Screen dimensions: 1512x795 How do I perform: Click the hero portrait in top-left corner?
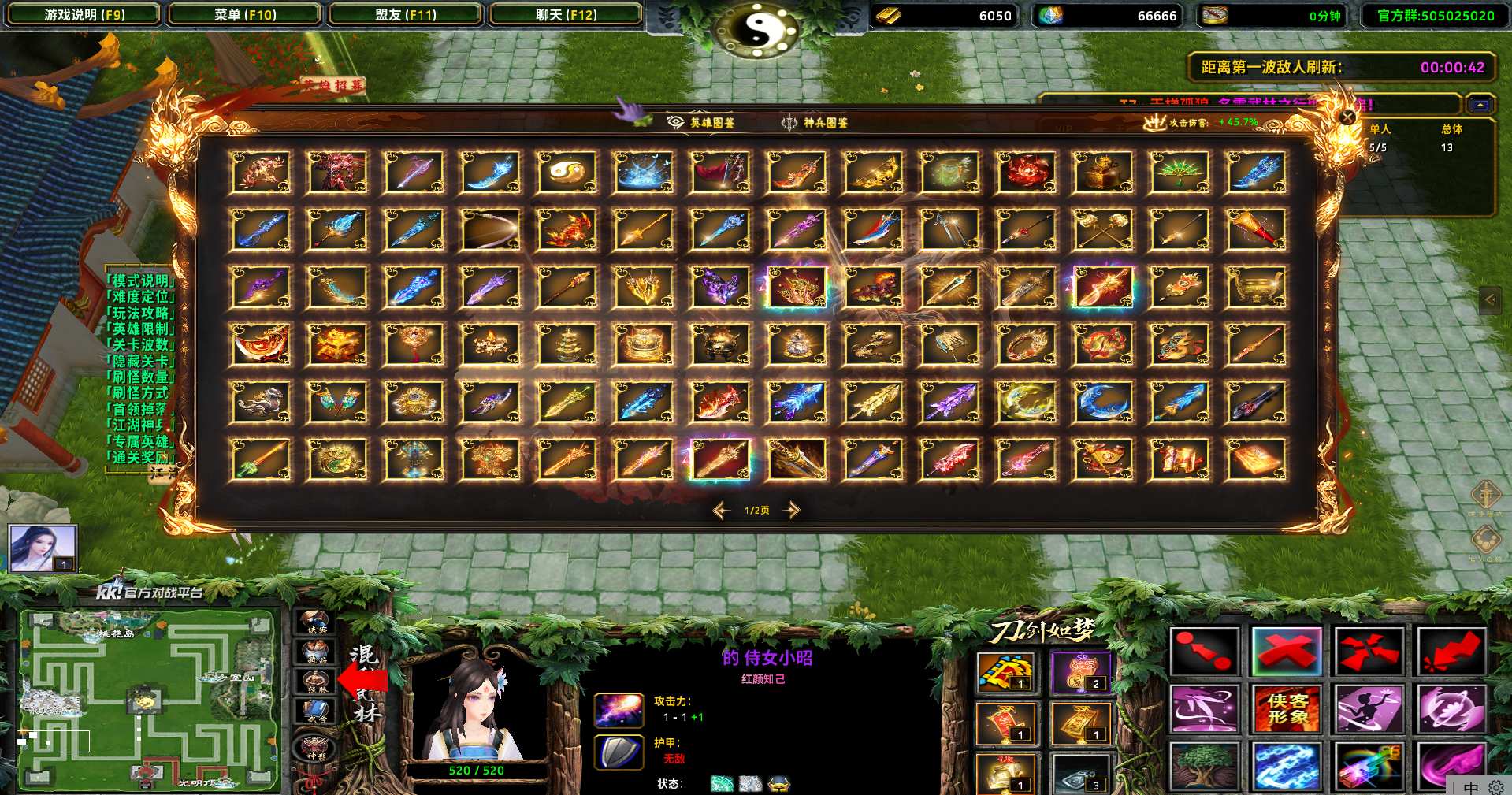point(43,548)
